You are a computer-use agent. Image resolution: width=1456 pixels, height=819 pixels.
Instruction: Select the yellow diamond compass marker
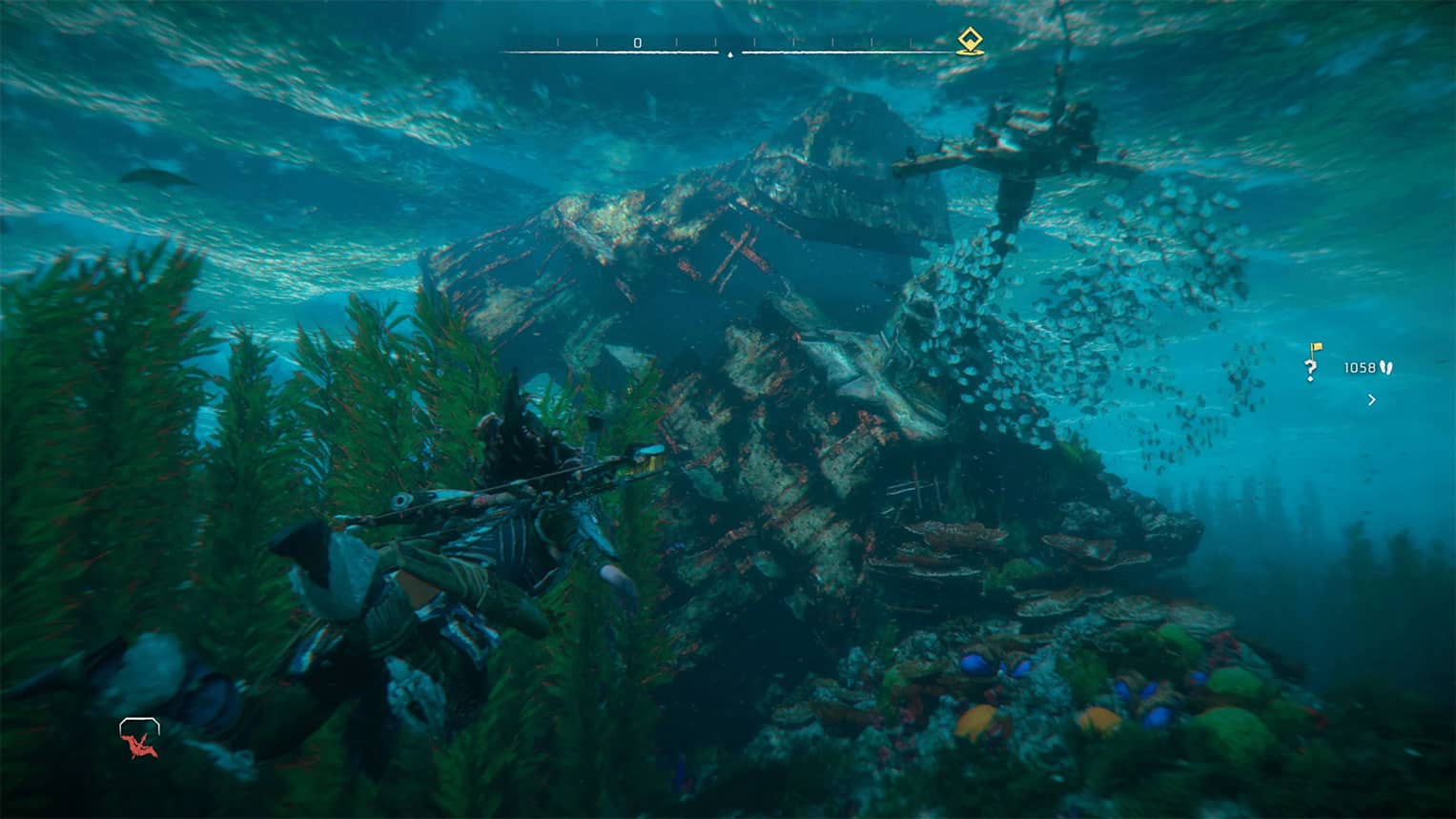point(970,41)
